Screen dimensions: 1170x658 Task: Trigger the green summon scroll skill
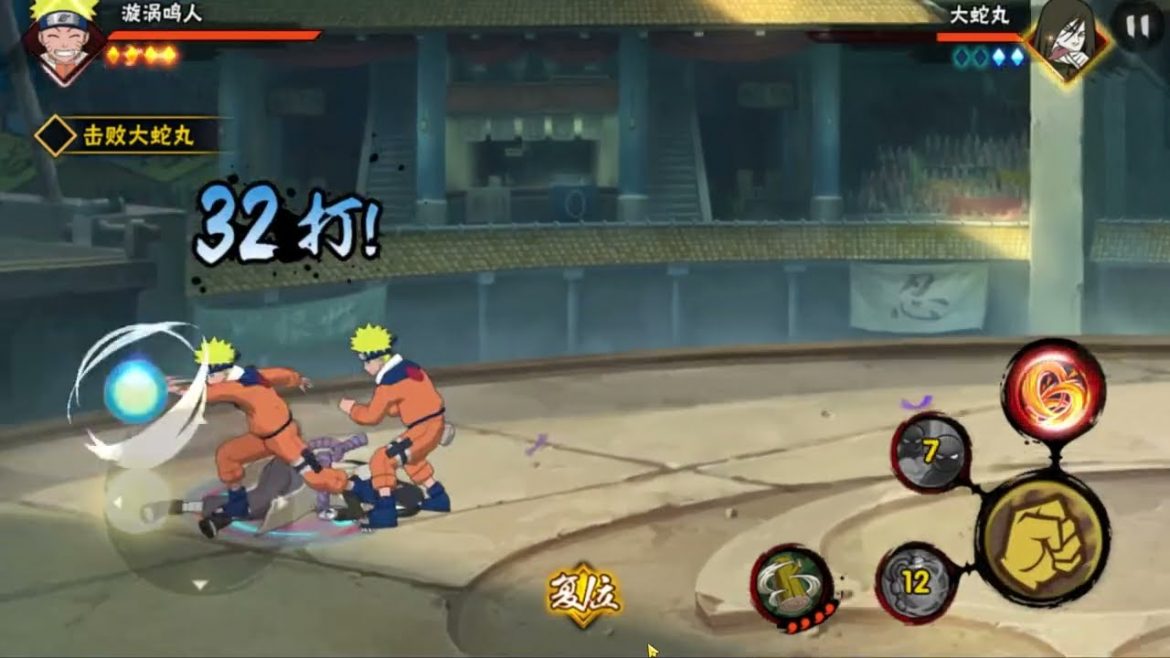coord(793,584)
